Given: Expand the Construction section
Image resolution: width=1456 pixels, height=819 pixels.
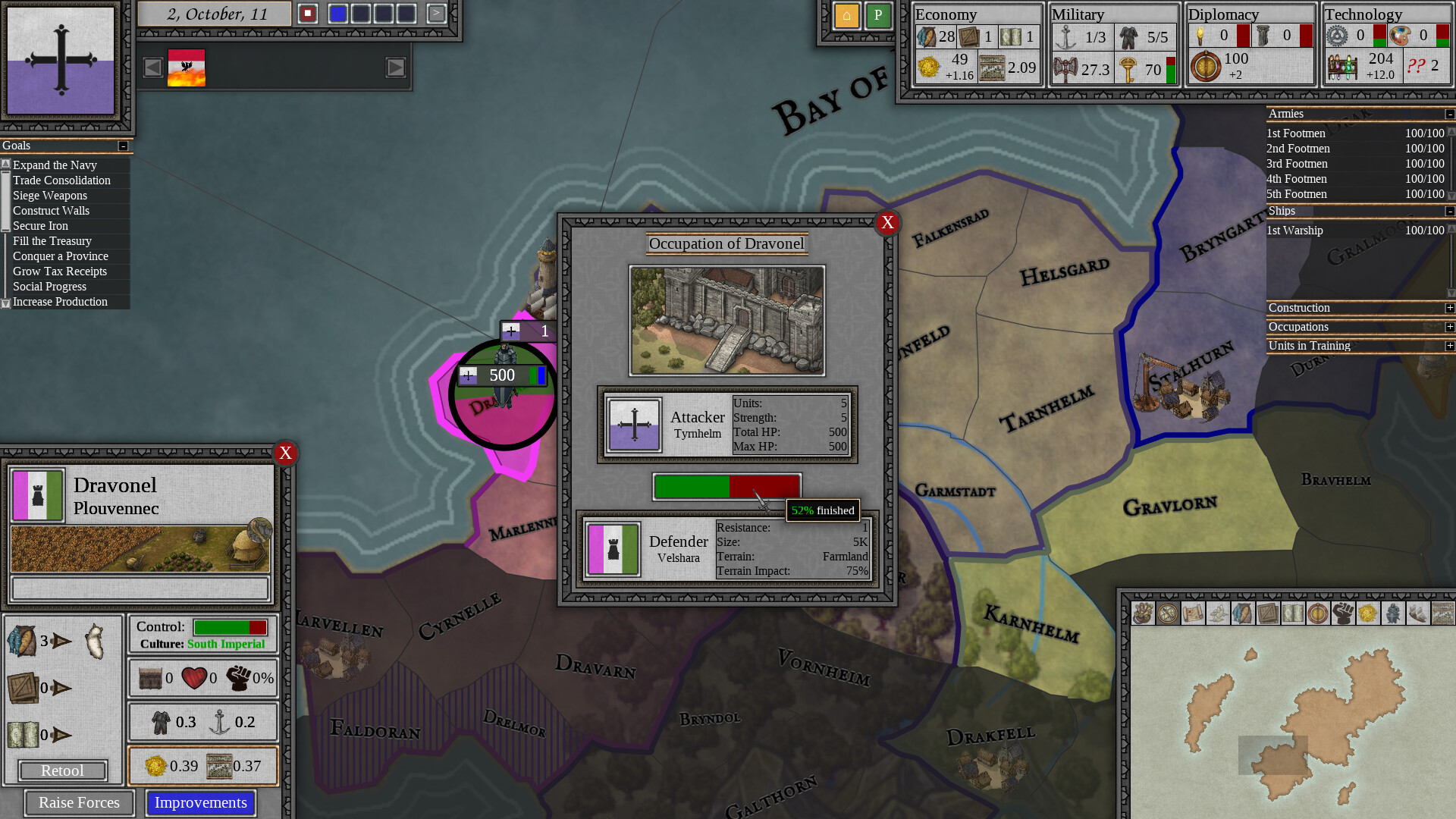Looking at the screenshot, I should click(x=1449, y=308).
